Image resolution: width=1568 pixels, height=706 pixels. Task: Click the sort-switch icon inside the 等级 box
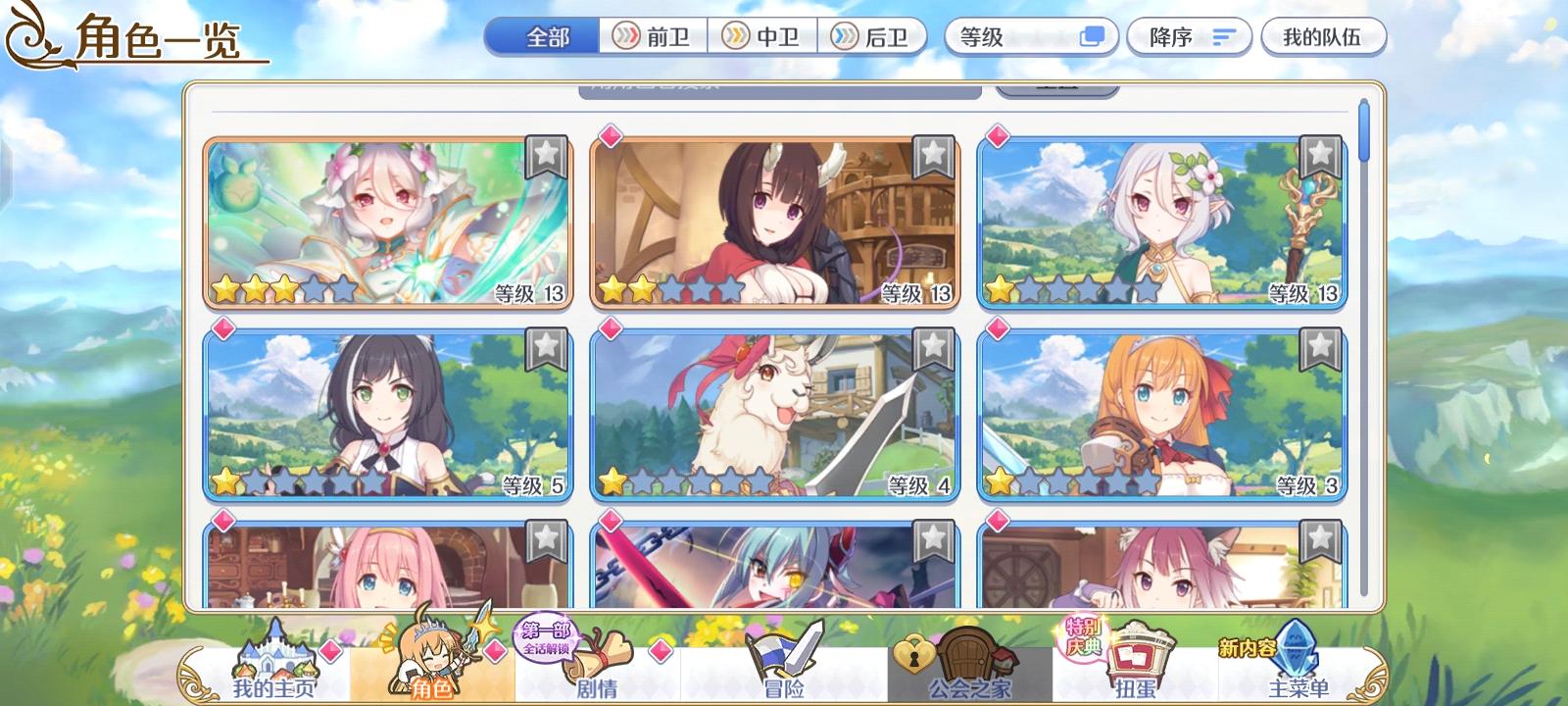[1089, 36]
